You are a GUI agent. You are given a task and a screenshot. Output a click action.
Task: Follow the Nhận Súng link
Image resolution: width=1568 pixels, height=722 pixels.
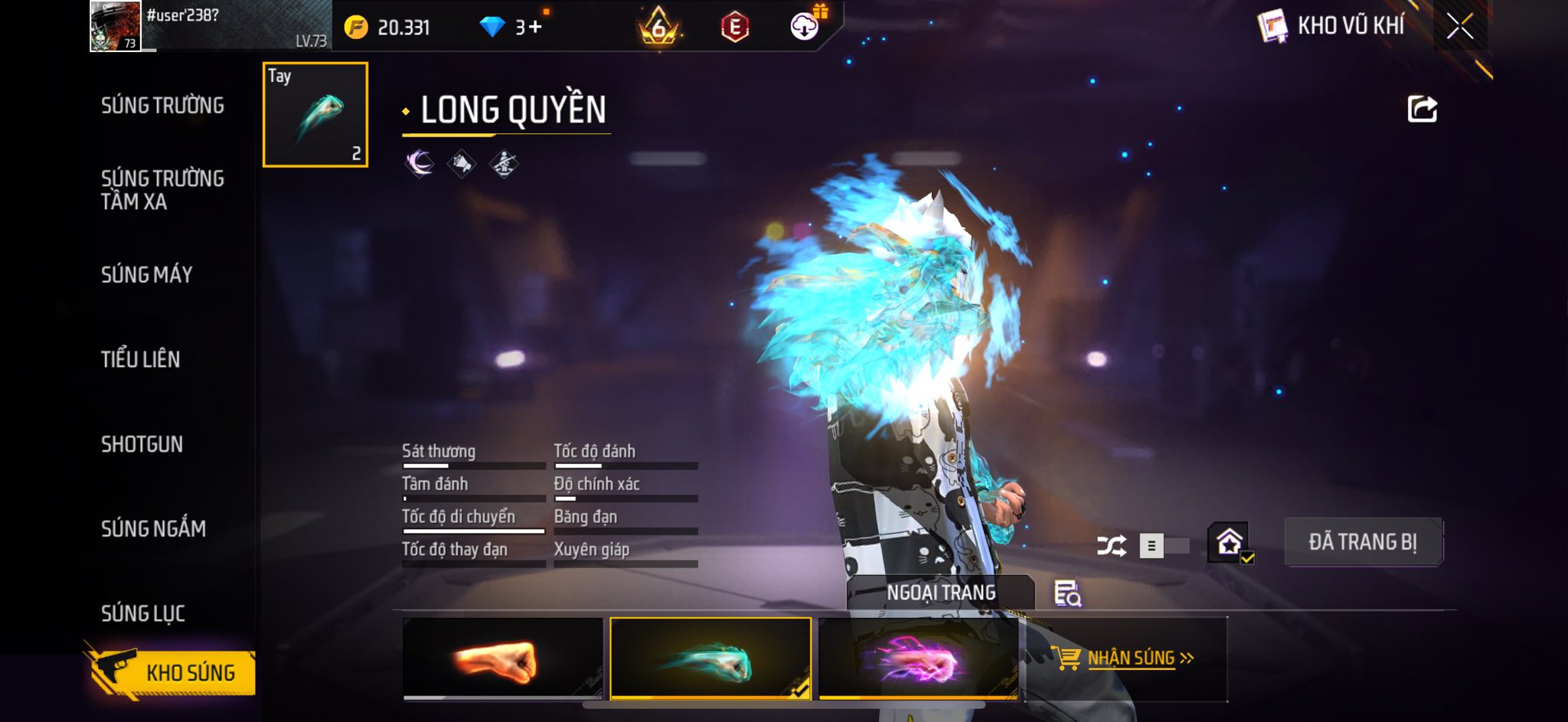pyautogui.click(x=1132, y=658)
